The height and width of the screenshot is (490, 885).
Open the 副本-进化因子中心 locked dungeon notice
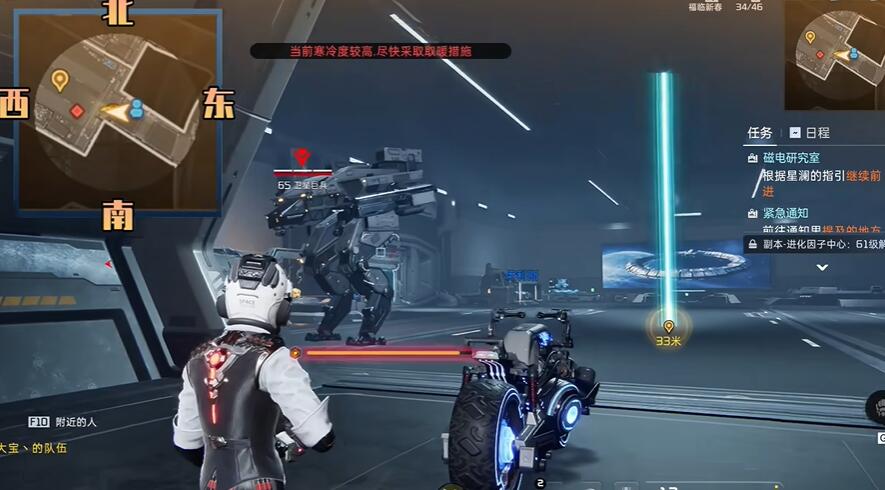pos(815,244)
